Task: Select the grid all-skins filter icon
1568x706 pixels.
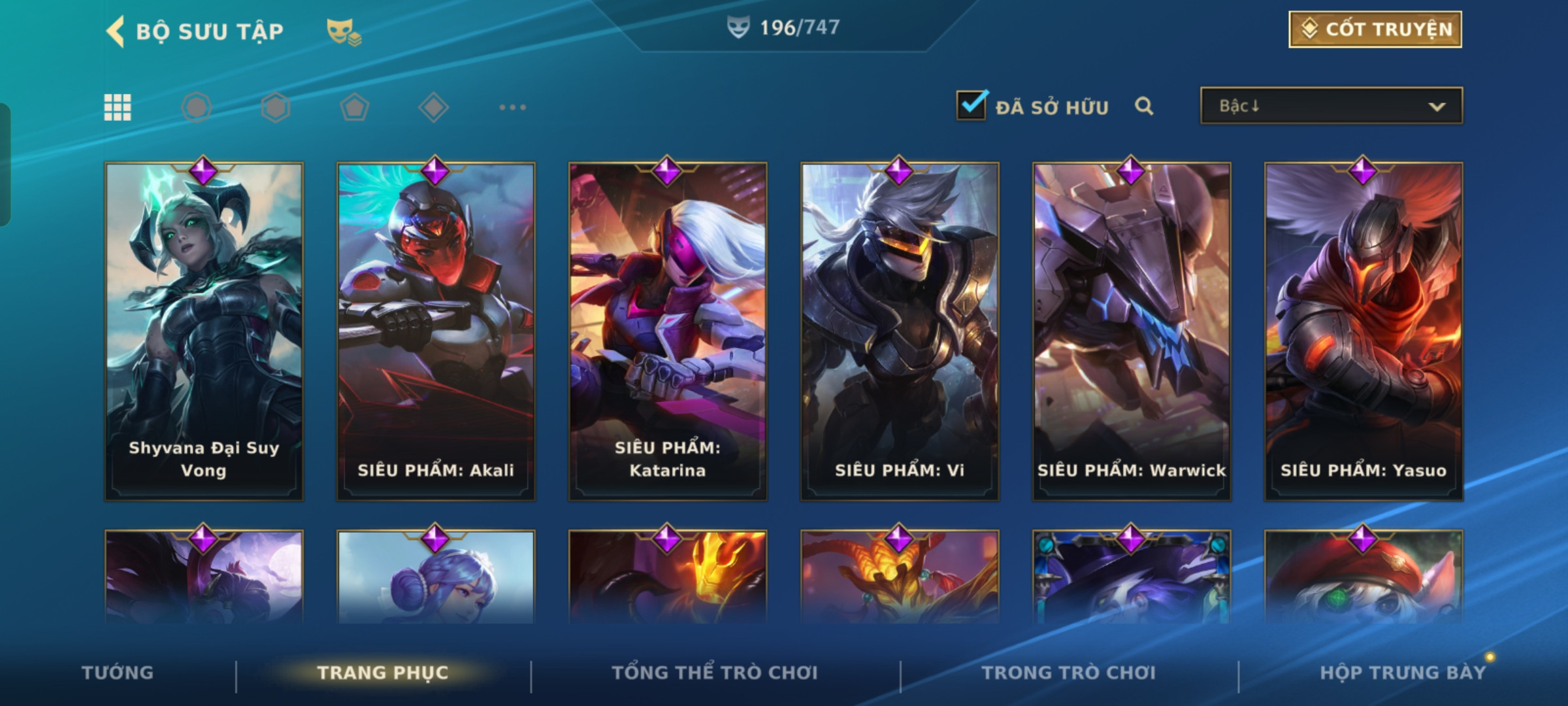Action: (x=118, y=107)
